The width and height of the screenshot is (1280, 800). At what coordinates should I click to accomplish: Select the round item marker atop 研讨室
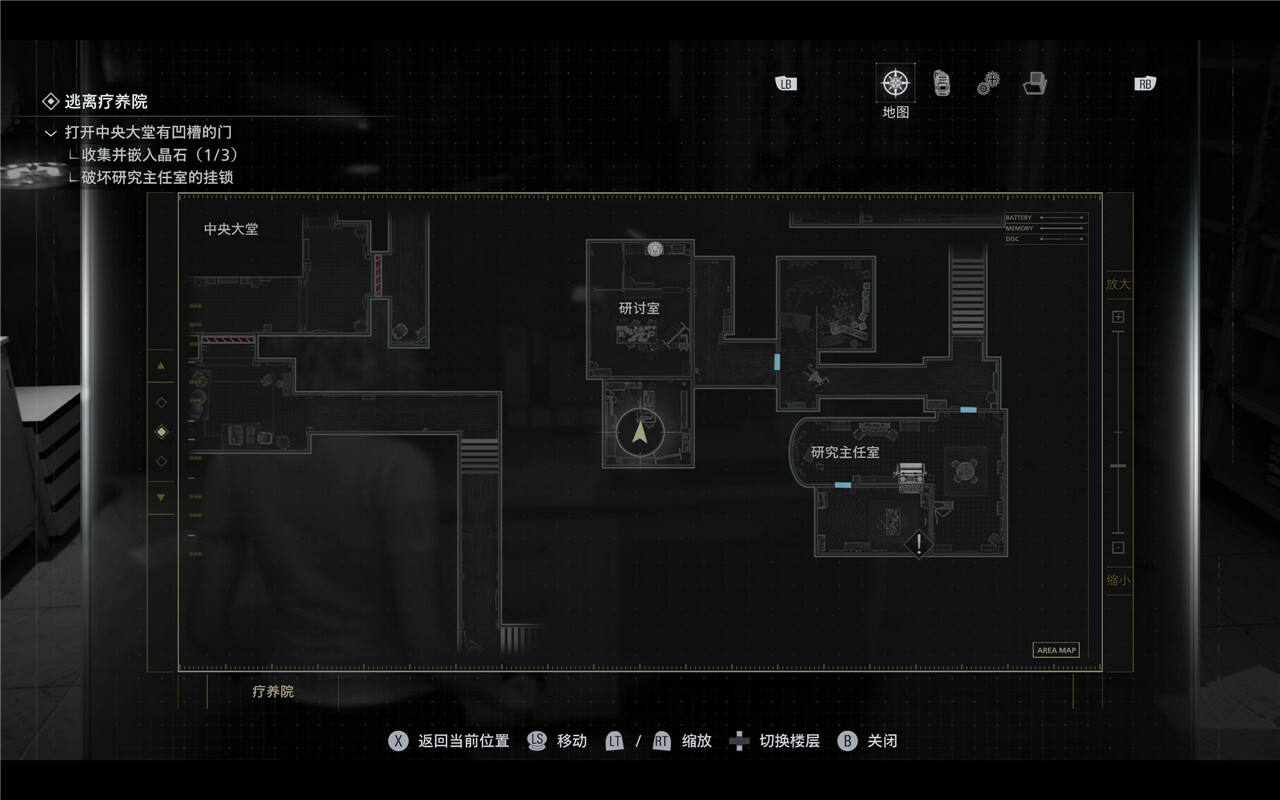655,249
